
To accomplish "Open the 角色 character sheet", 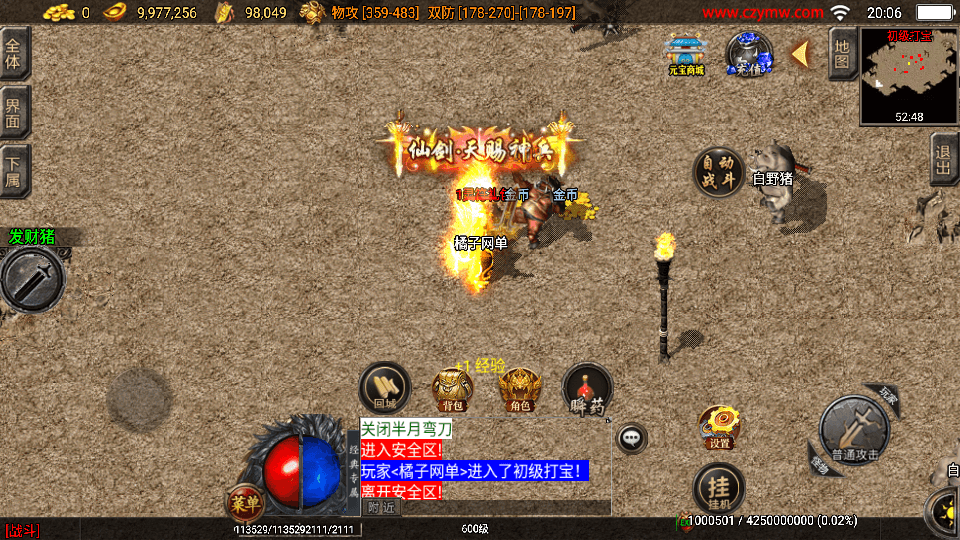I will click(x=520, y=389).
